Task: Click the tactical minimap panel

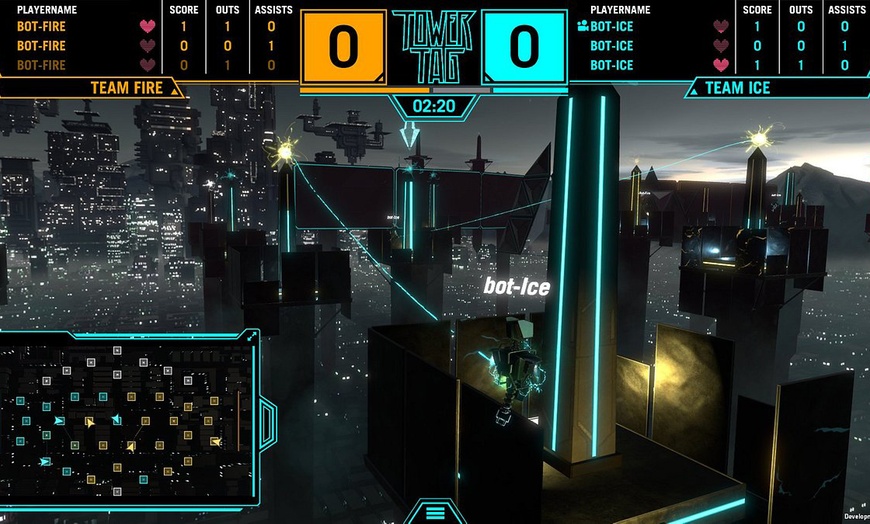Action: (x=125, y=420)
